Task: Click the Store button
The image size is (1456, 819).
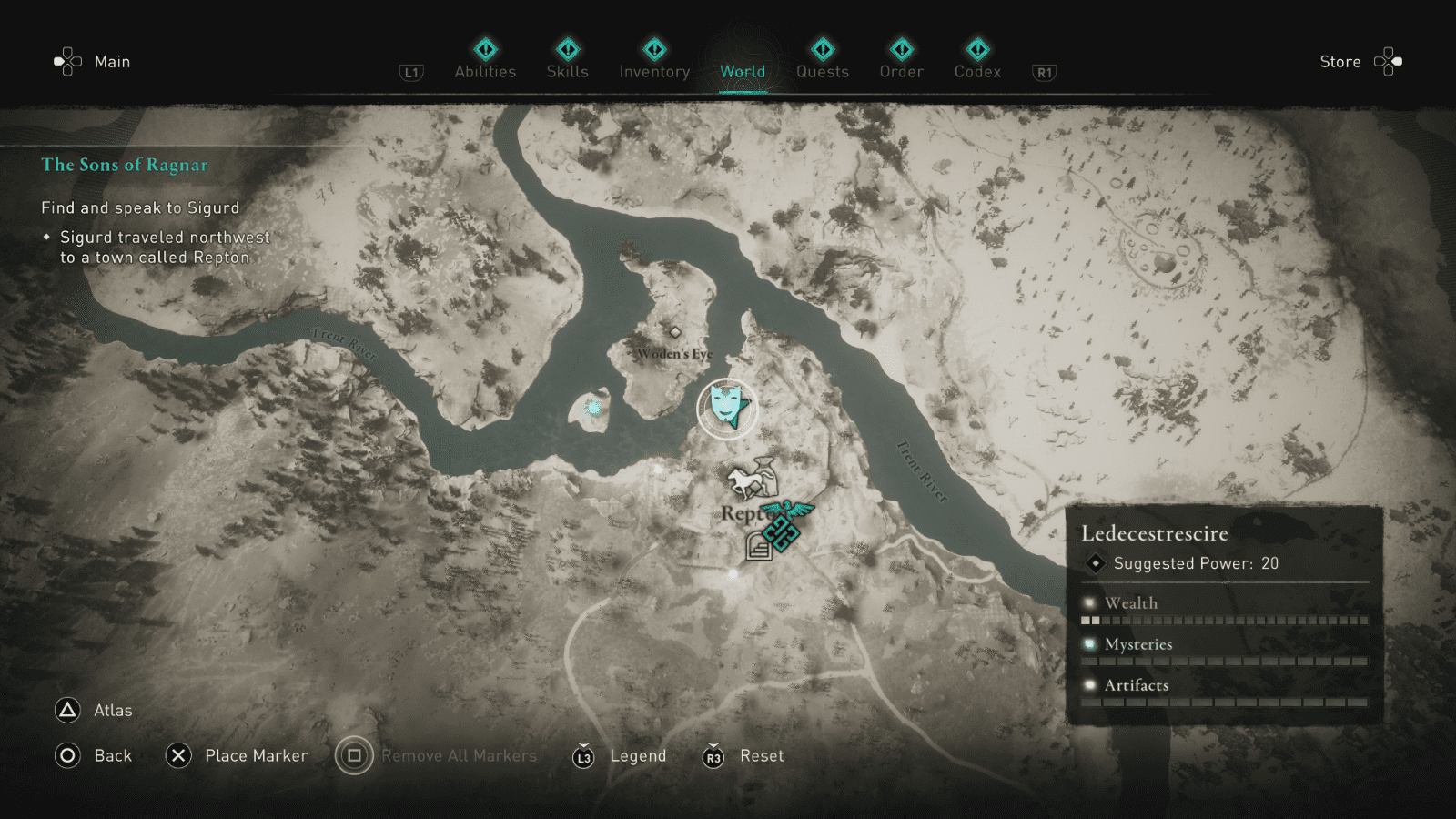Action: pyautogui.click(x=1340, y=61)
